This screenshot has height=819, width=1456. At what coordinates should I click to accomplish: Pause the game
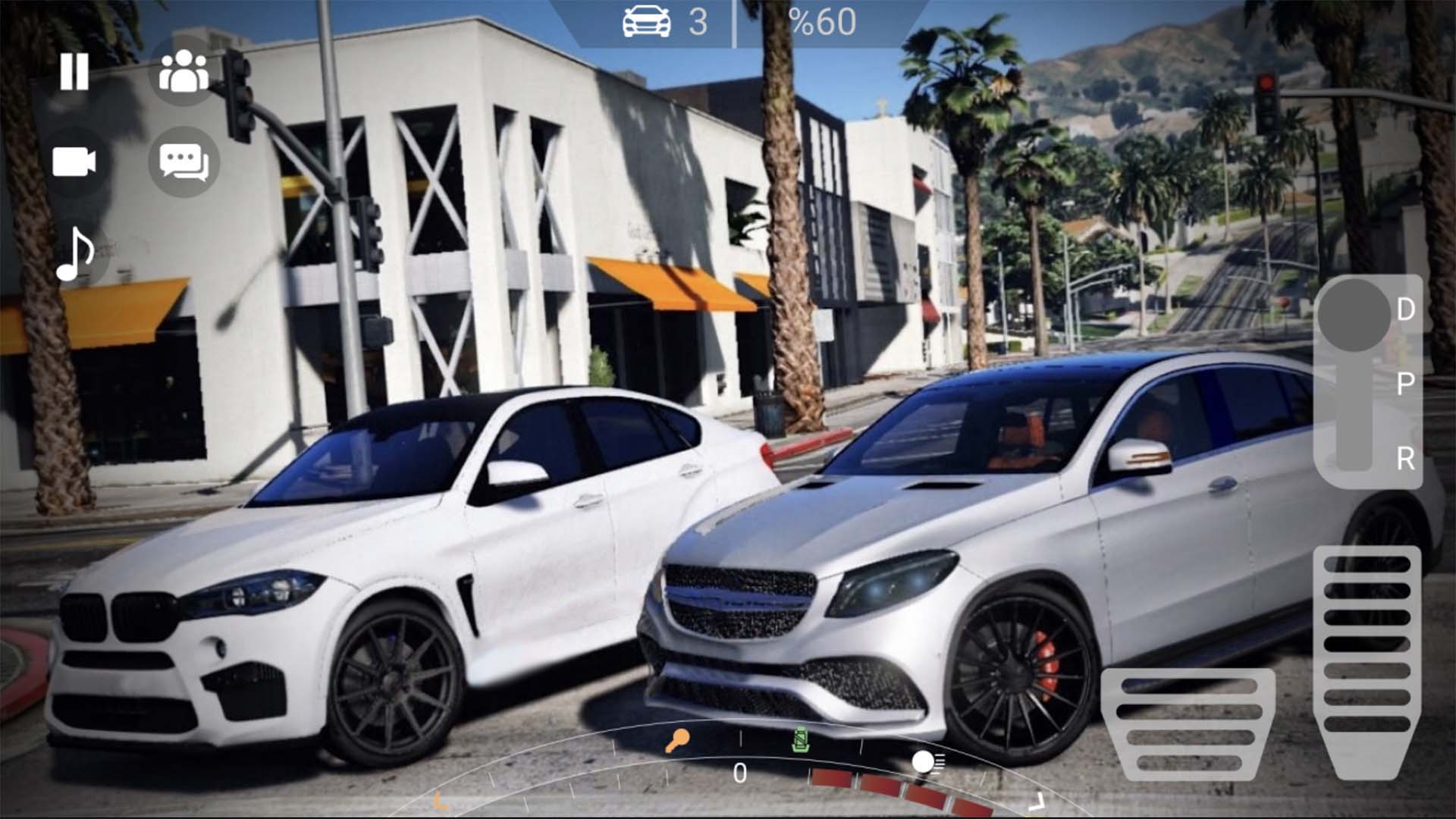74,74
